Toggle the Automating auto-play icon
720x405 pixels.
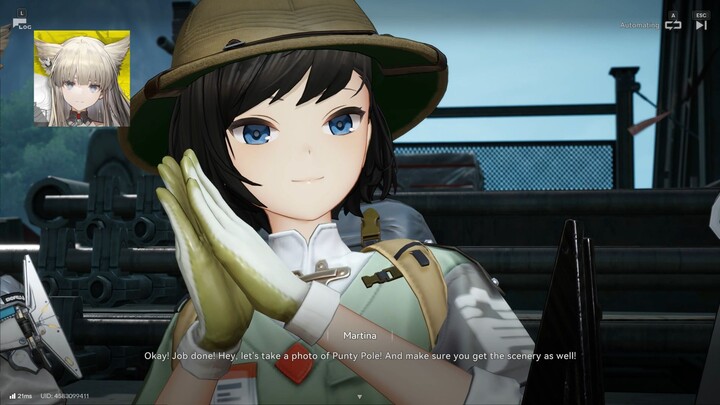(x=673, y=25)
